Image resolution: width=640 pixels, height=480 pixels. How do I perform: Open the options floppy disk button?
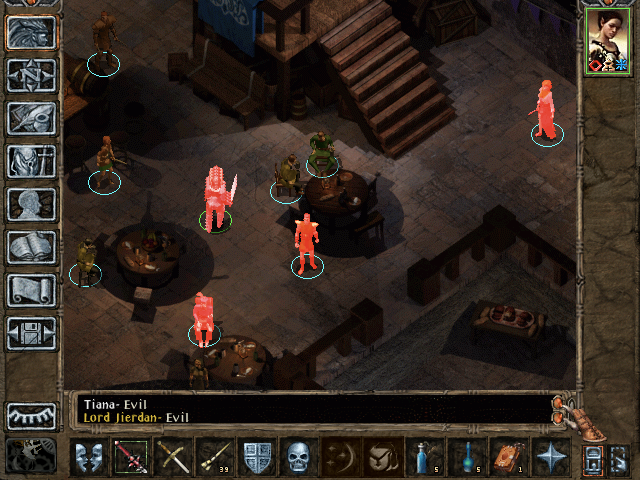(x=32, y=333)
